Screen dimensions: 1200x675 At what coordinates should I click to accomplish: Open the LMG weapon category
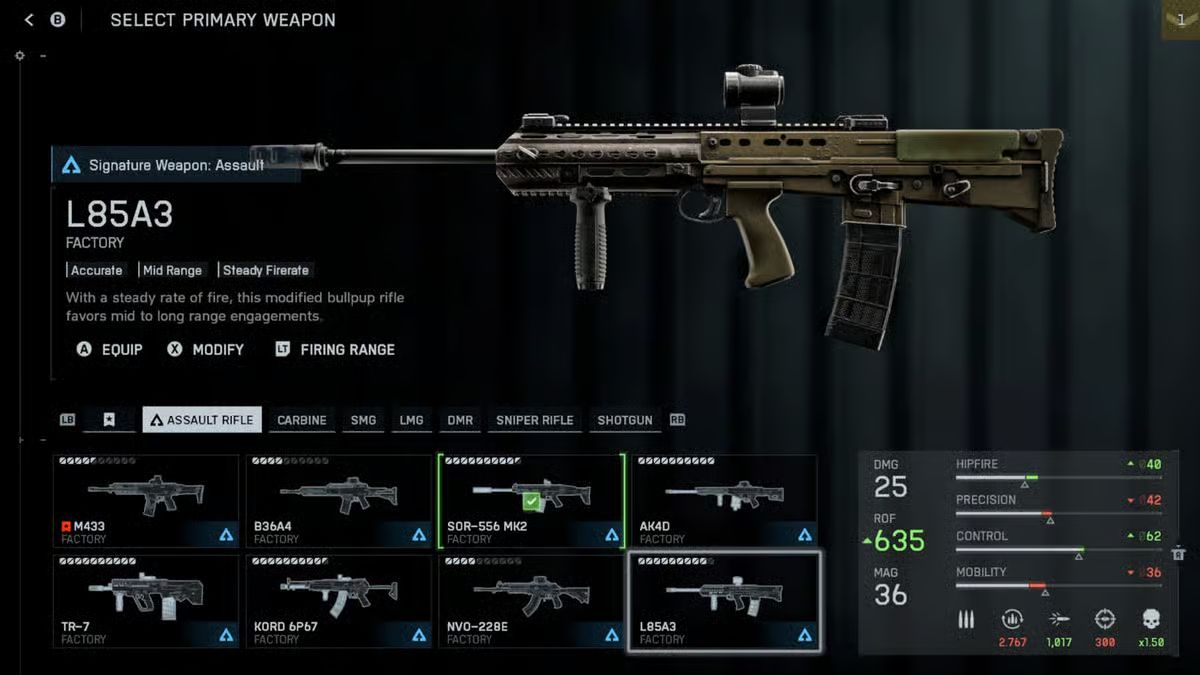point(411,420)
